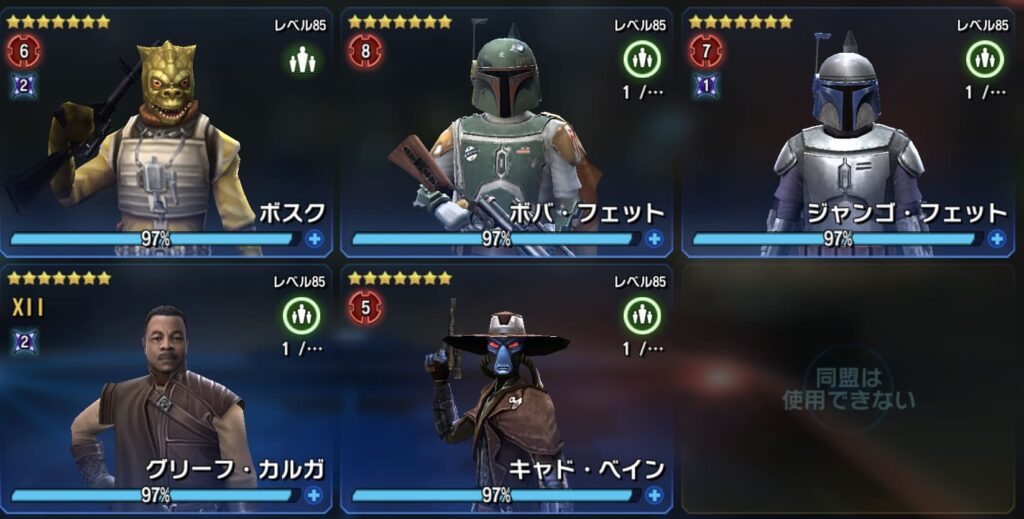
Task: Hit the plus button on グリーフ・カルガ's bar
Action: point(315,495)
